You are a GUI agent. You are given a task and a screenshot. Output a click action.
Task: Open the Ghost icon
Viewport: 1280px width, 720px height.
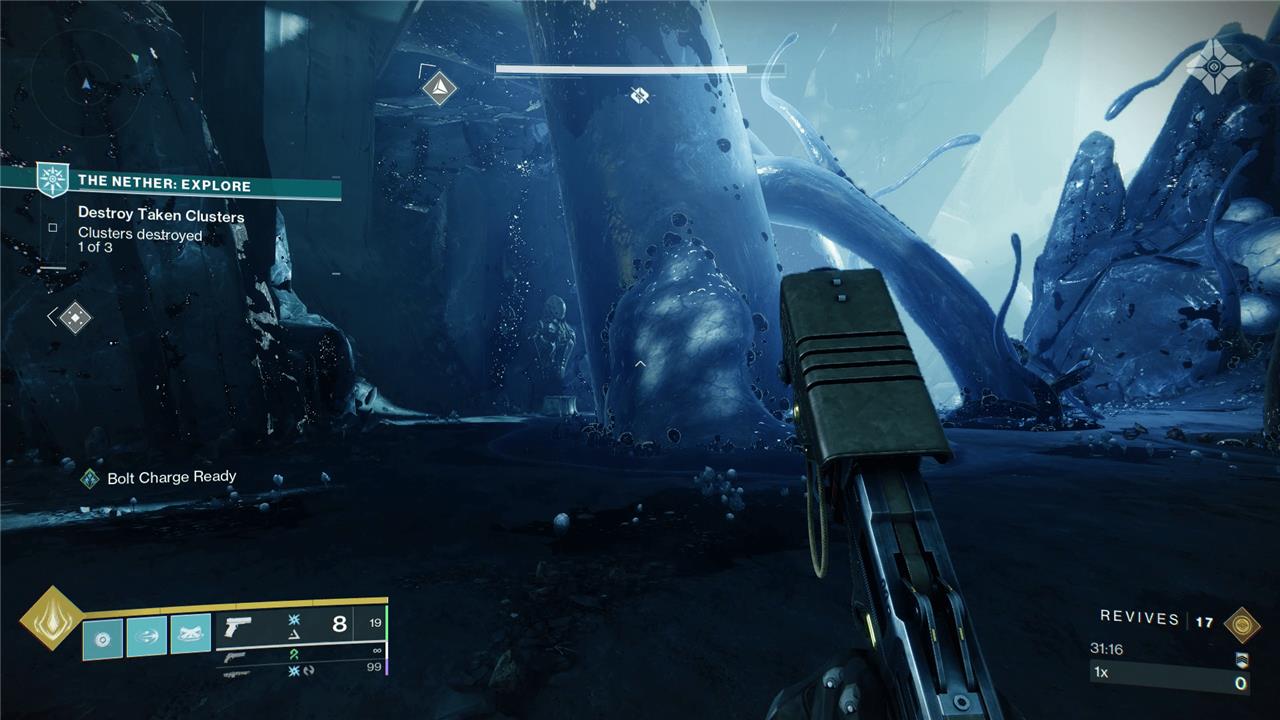[1215, 66]
